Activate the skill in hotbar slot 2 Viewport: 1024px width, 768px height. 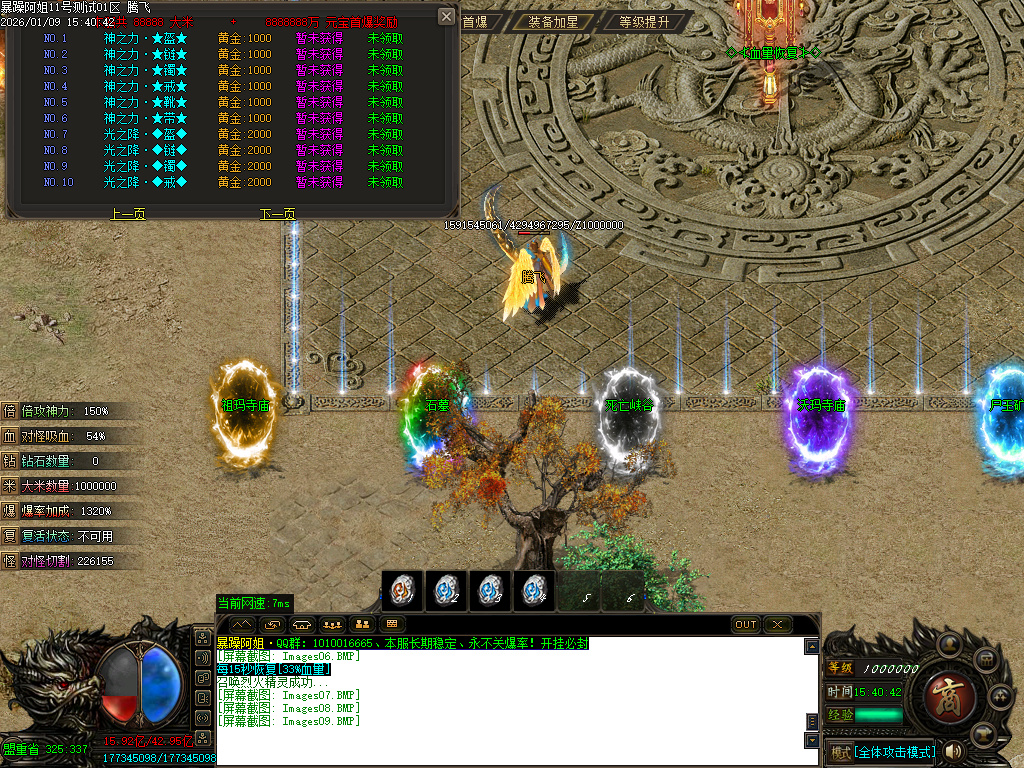446,591
